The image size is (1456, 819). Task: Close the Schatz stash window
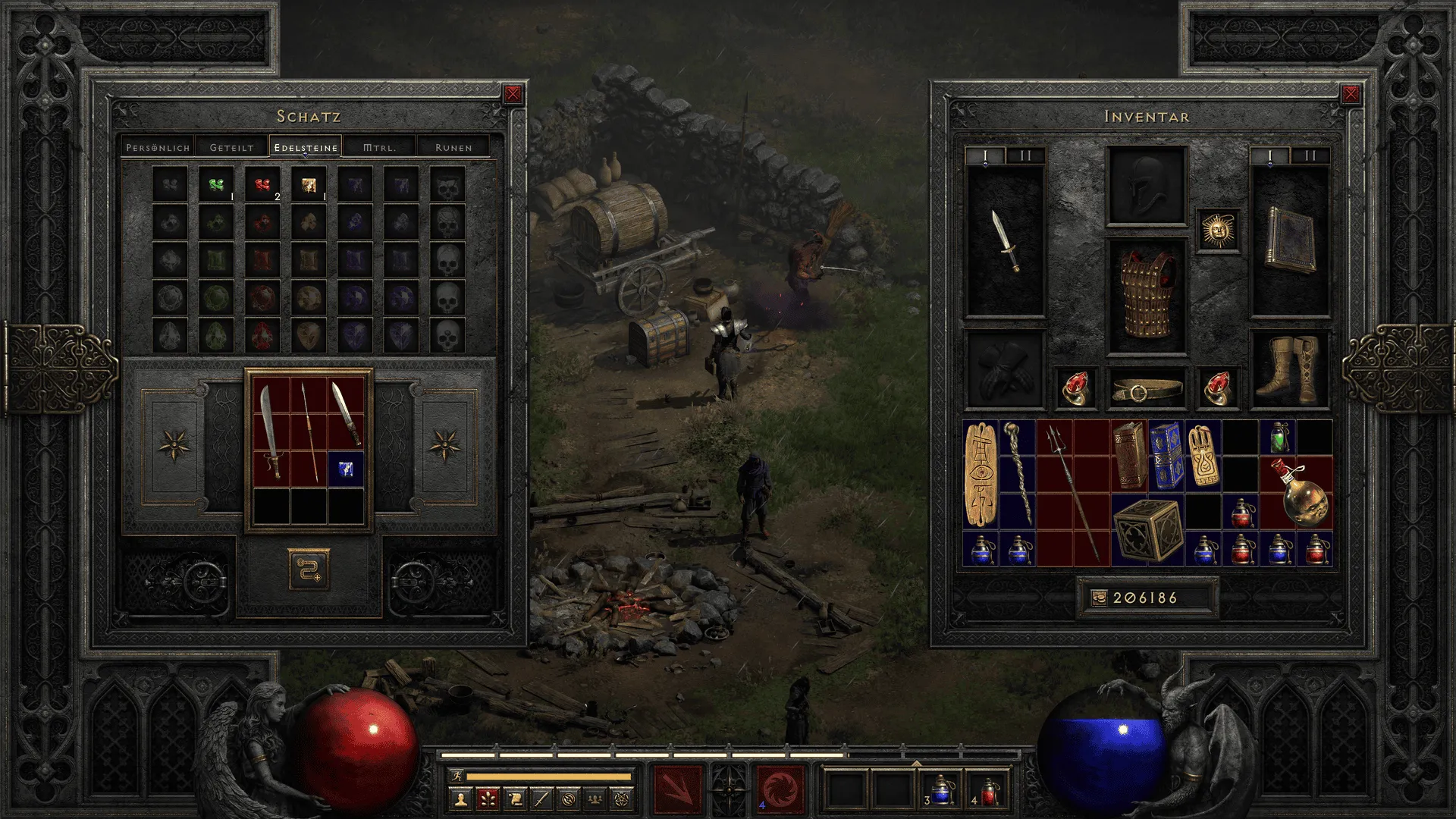[x=513, y=94]
